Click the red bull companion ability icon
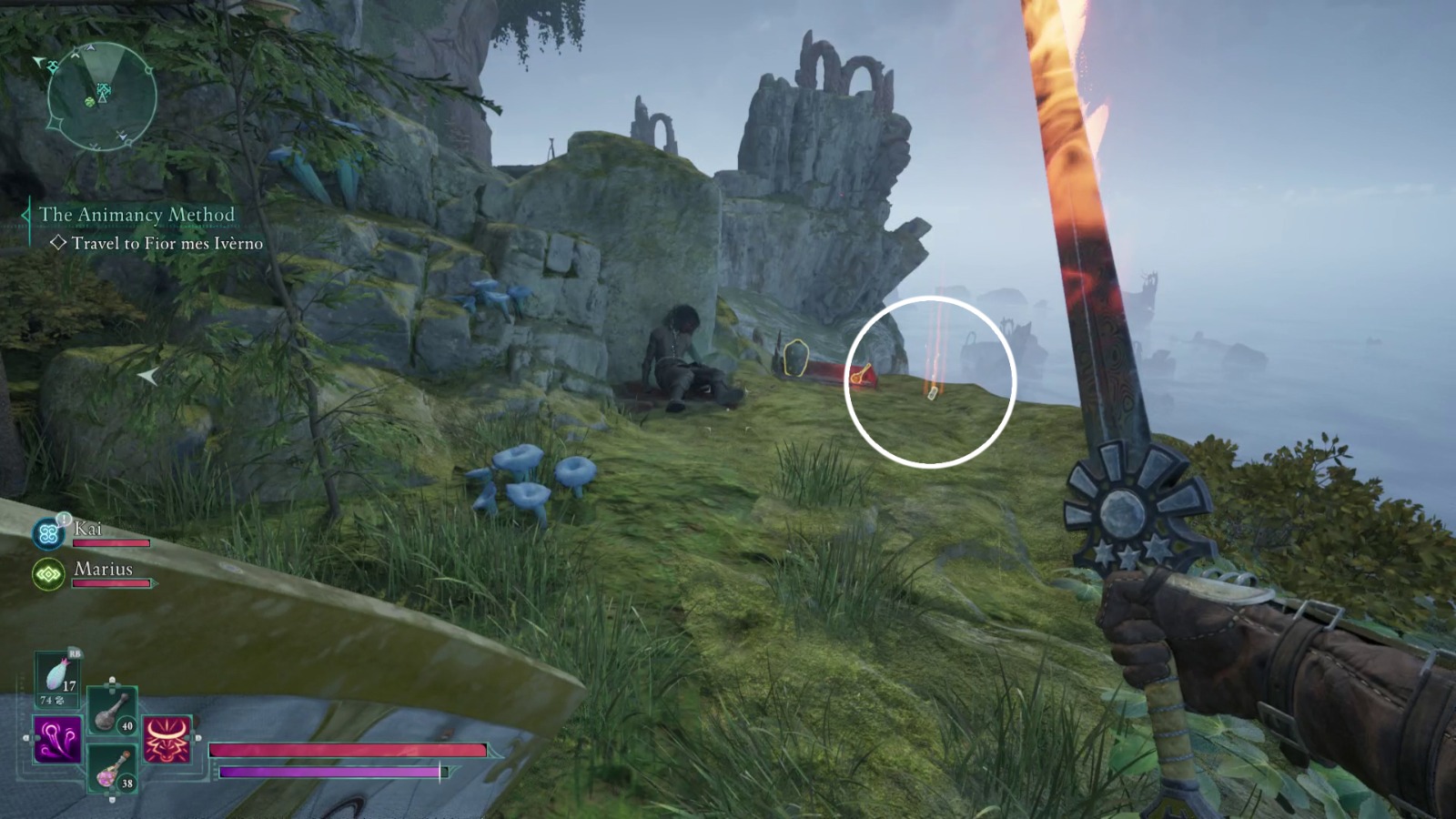1456x819 pixels. pyautogui.click(x=166, y=740)
